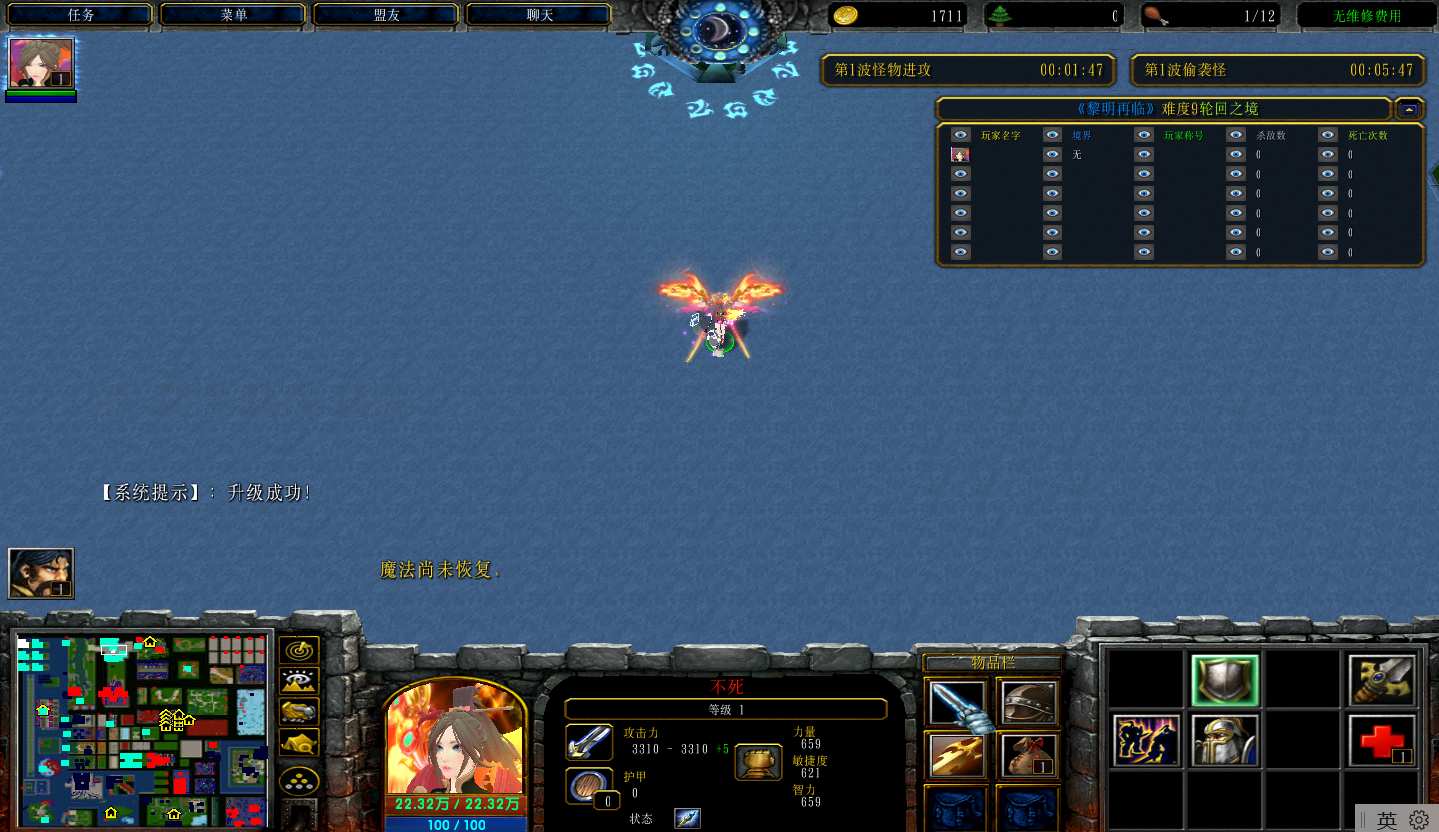Open the input method settings gear
This screenshot has width=1439, height=832.
(1419, 819)
